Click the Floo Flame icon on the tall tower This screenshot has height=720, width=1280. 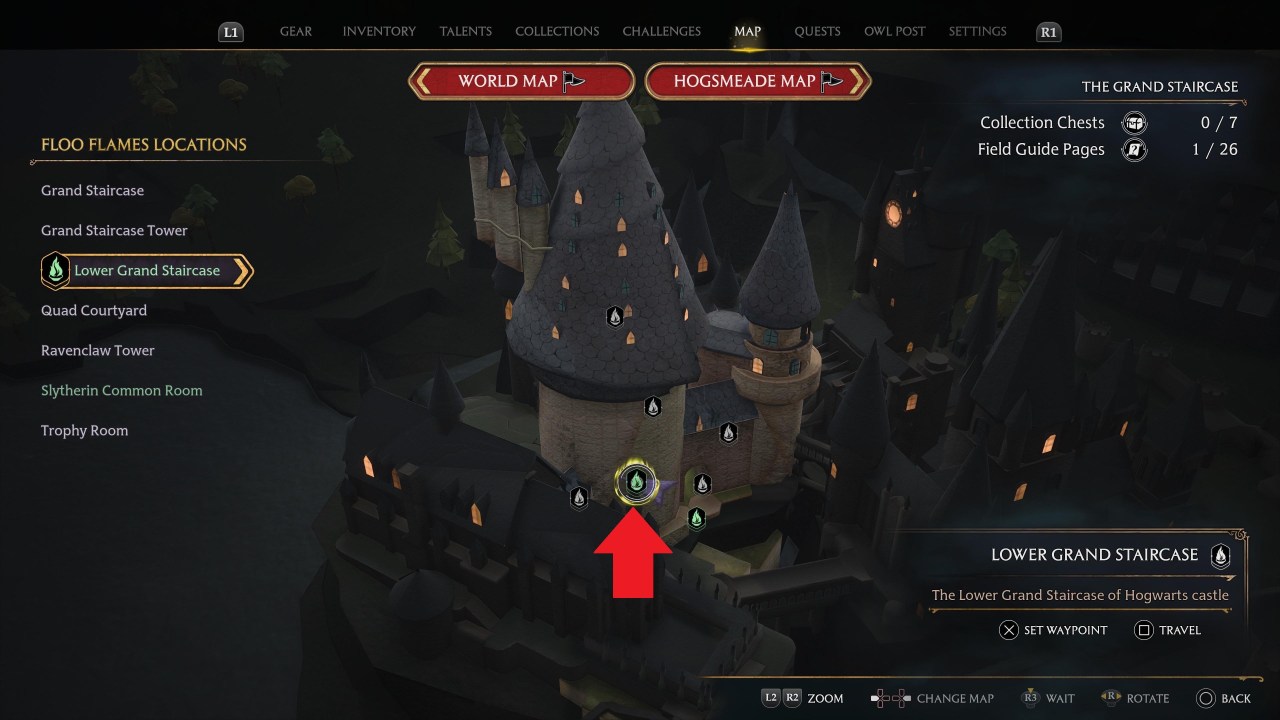tap(615, 316)
